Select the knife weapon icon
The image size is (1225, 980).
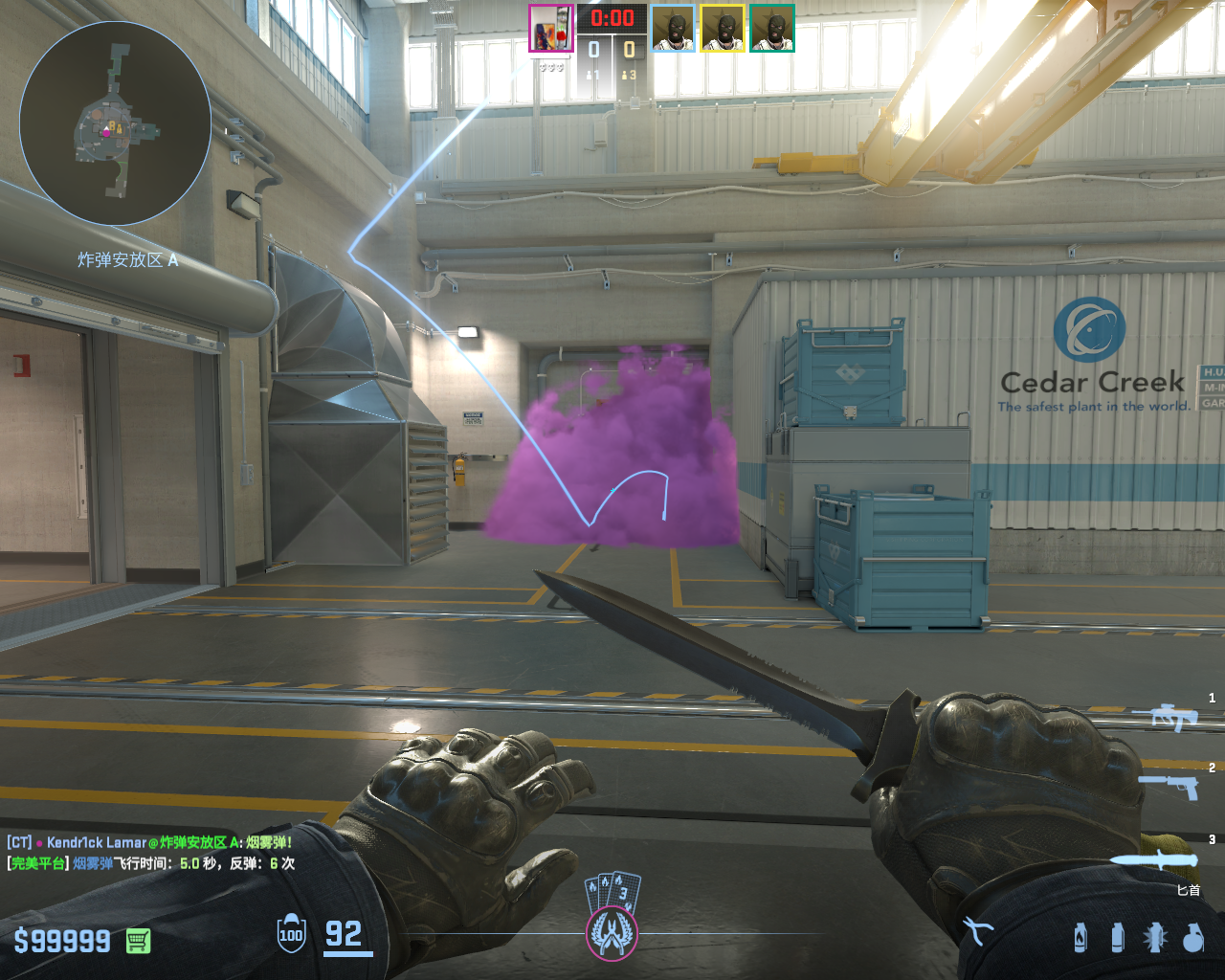[x=1154, y=859]
